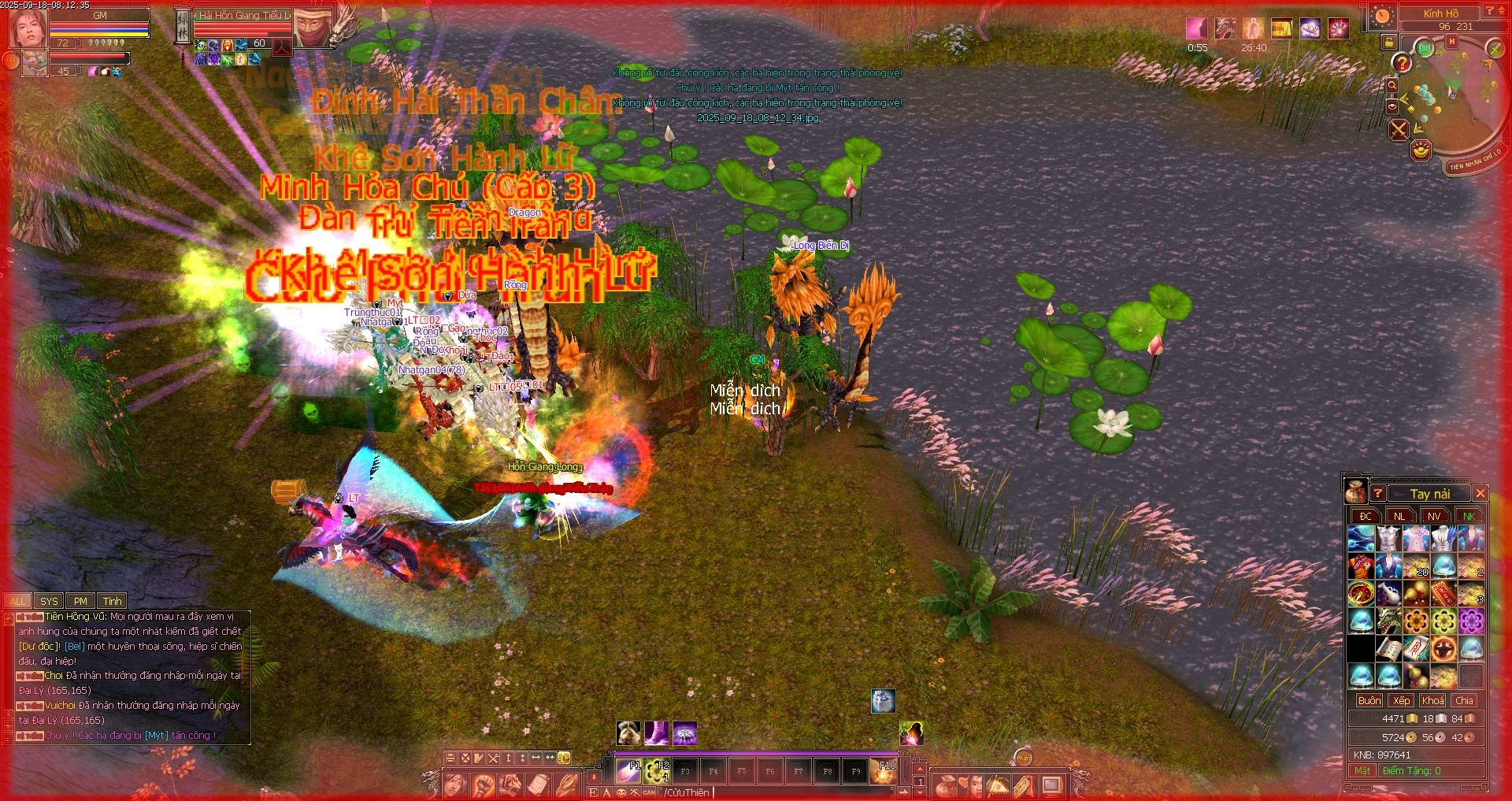
Task: Click the horse mount skill icon
Action: (628, 733)
